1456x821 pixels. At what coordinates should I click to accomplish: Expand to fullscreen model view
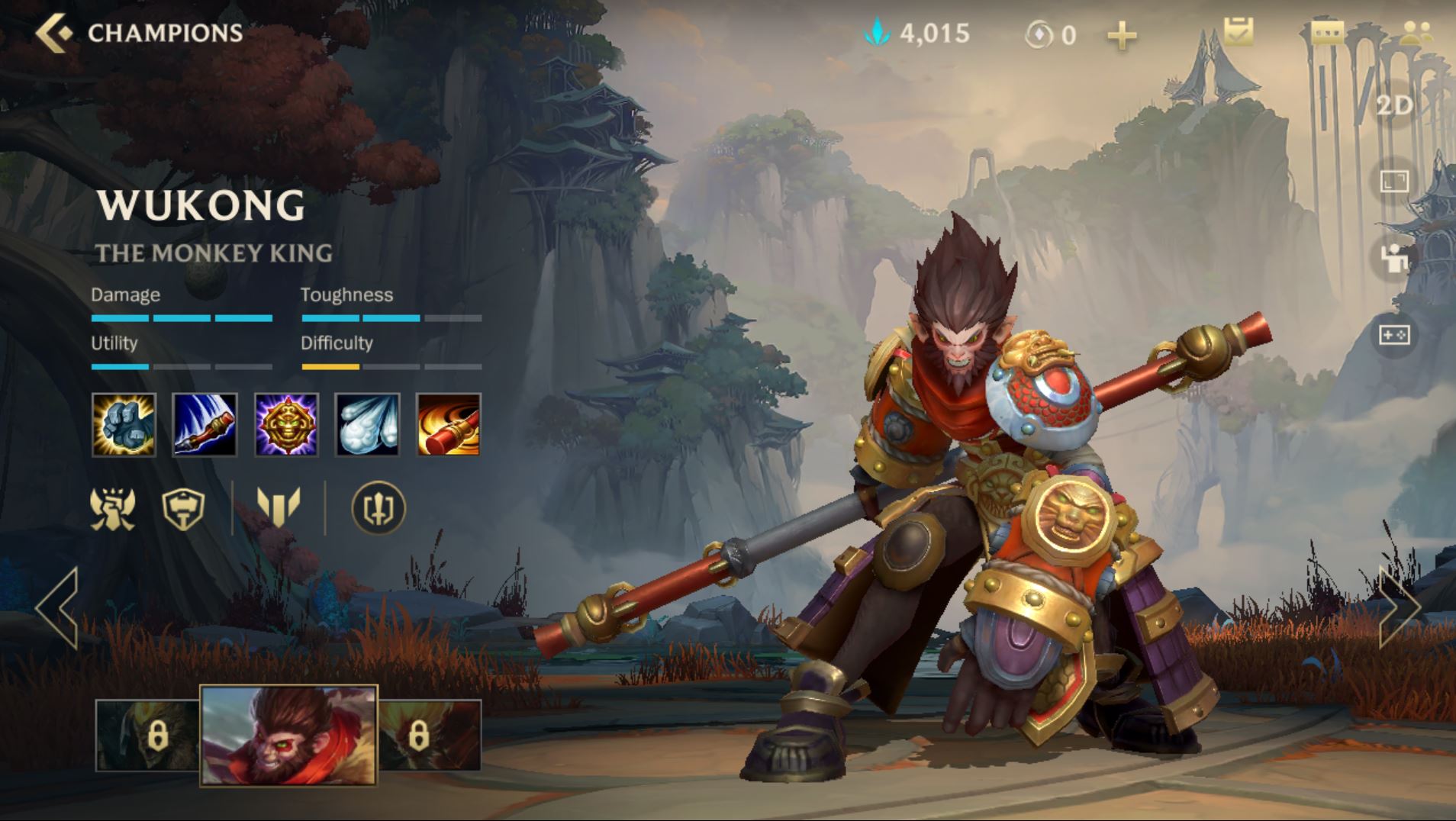tap(1394, 182)
